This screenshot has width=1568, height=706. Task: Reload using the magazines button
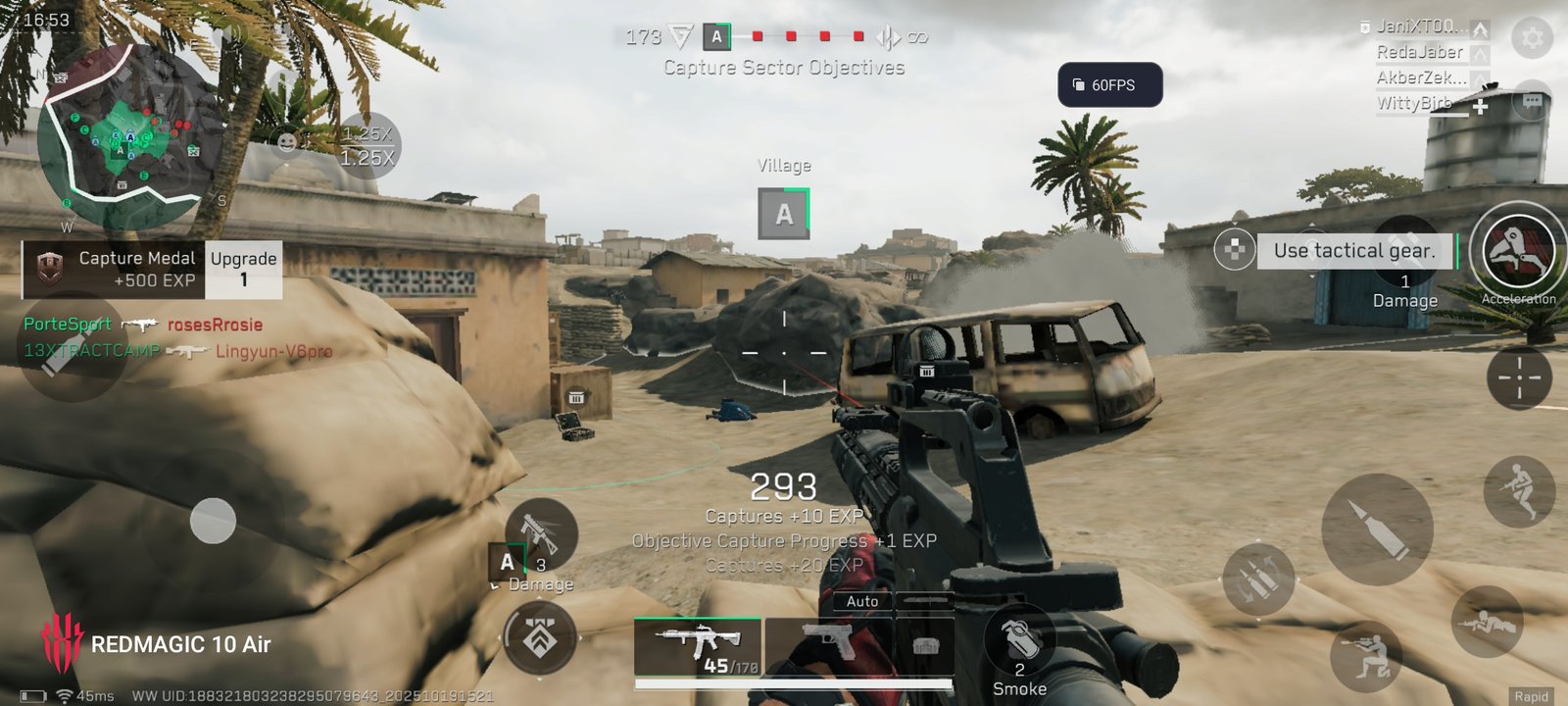1258,580
